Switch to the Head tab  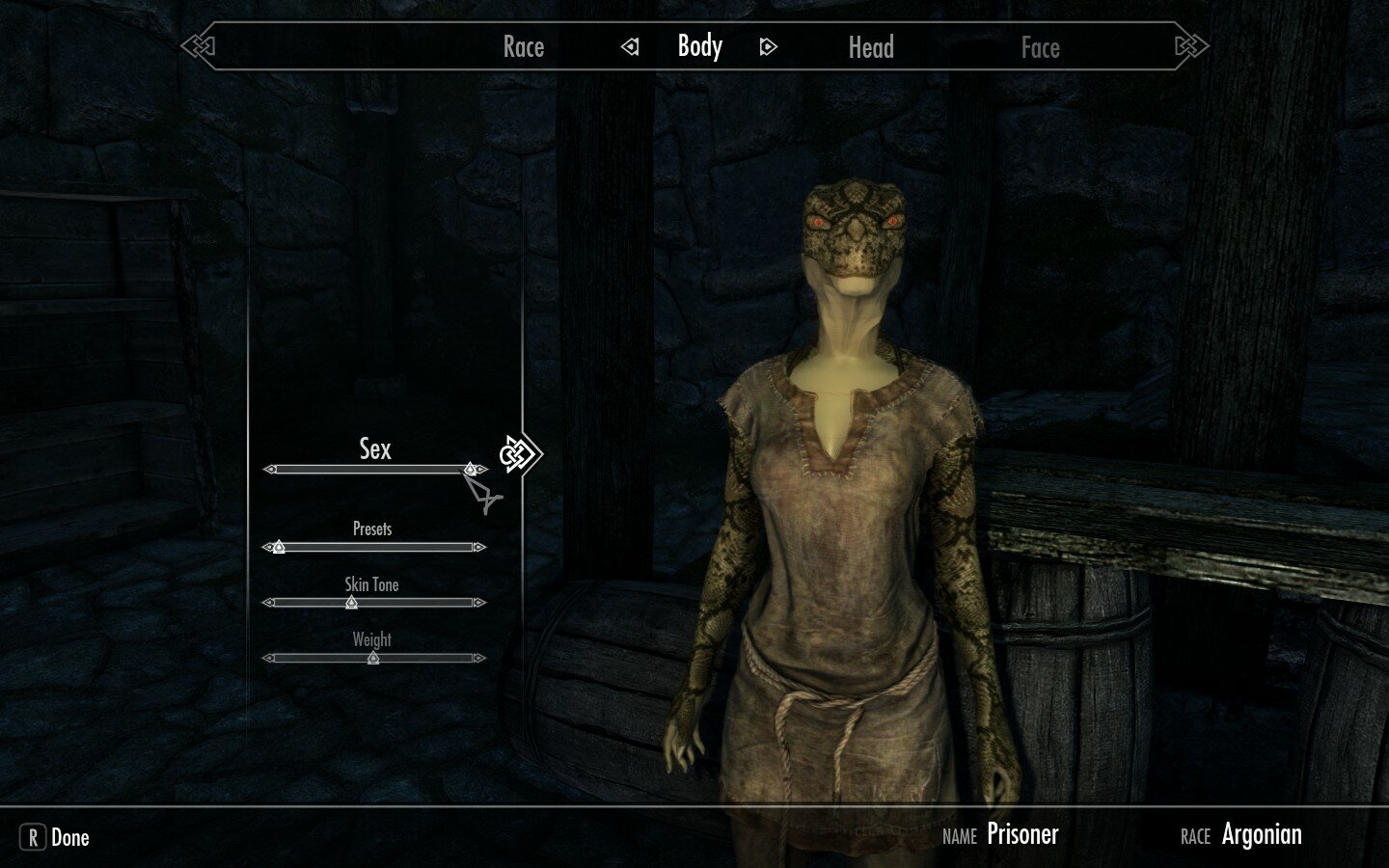point(871,46)
